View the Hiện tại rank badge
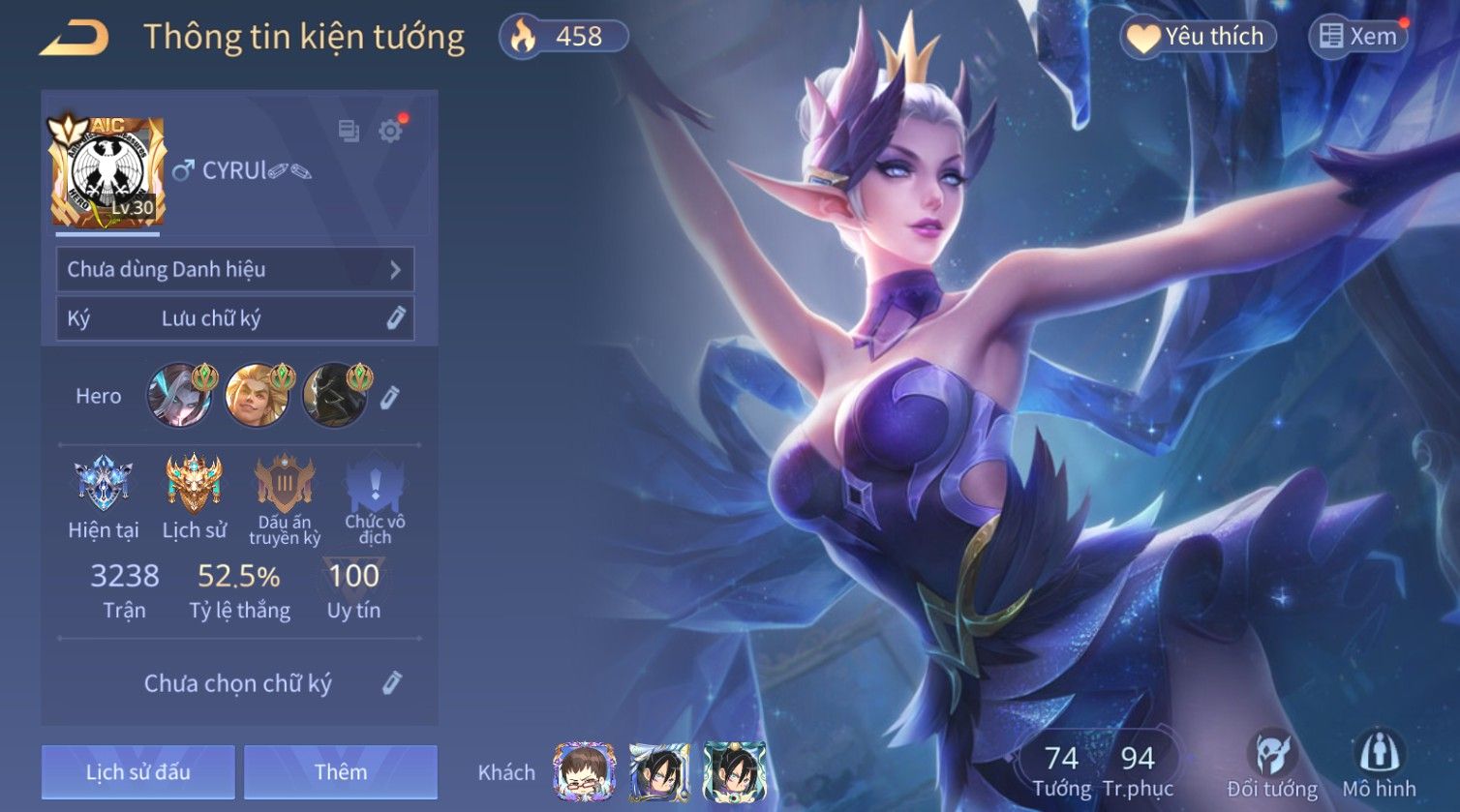 click(103, 484)
